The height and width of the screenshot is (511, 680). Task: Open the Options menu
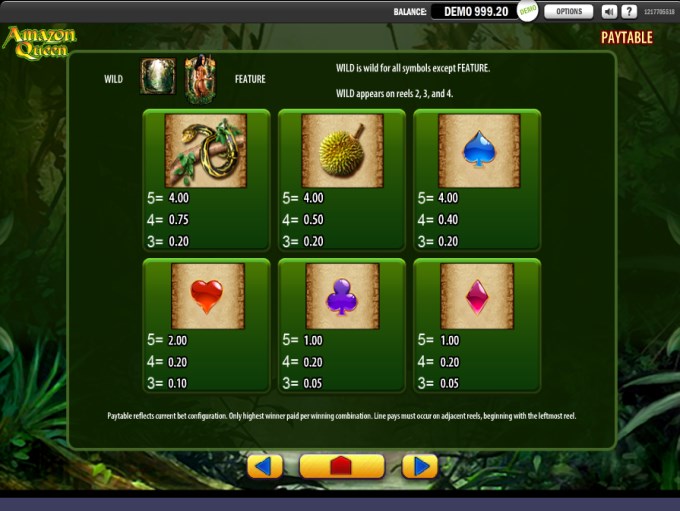click(568, 12)
